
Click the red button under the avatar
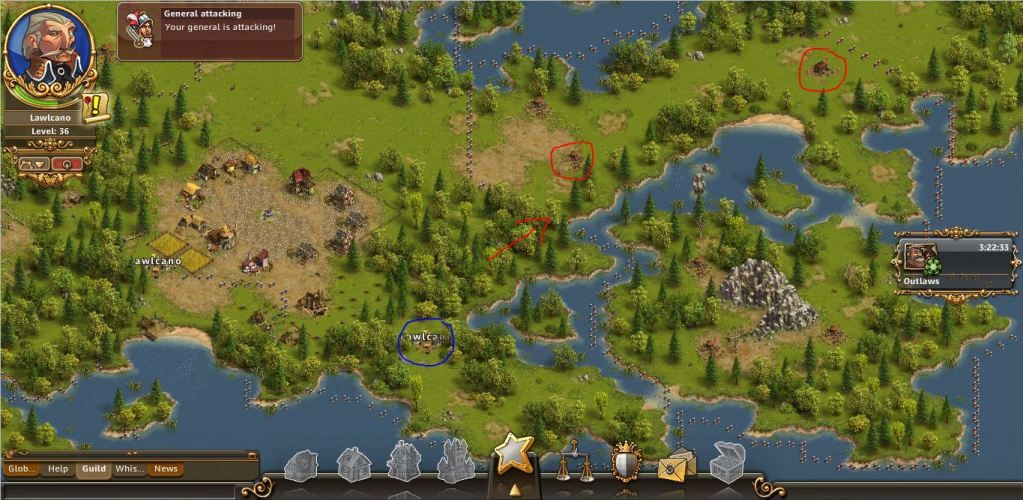67,163
